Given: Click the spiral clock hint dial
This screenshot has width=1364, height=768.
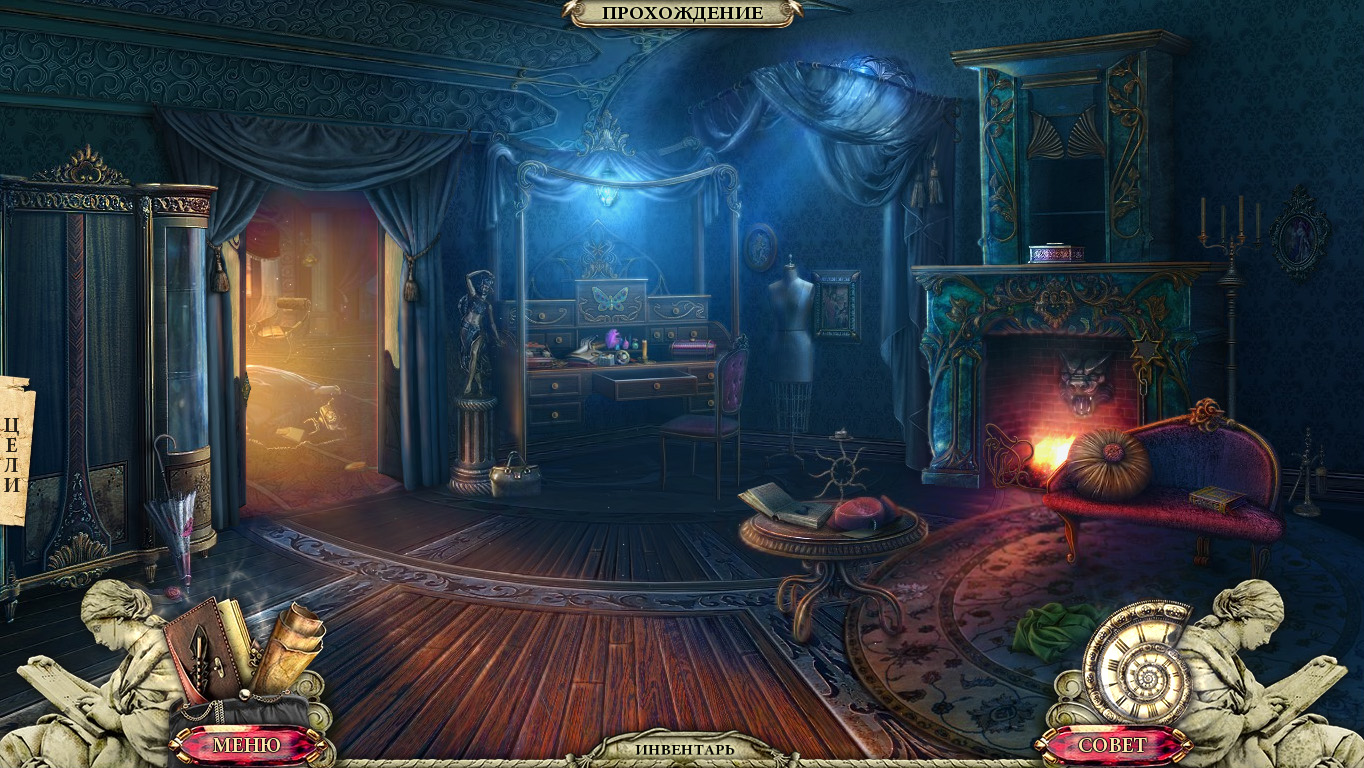Looking at the screenshot, I should pos(1138,662).
